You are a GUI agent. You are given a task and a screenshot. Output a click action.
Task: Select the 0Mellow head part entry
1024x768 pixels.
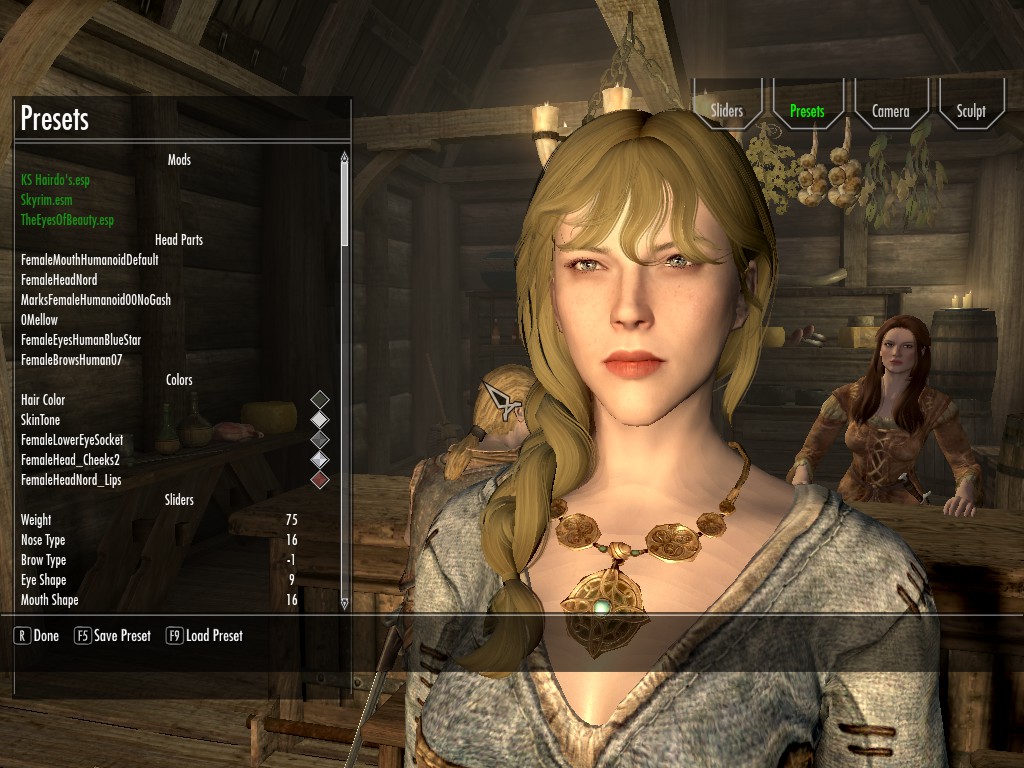(x=40, y=320)
